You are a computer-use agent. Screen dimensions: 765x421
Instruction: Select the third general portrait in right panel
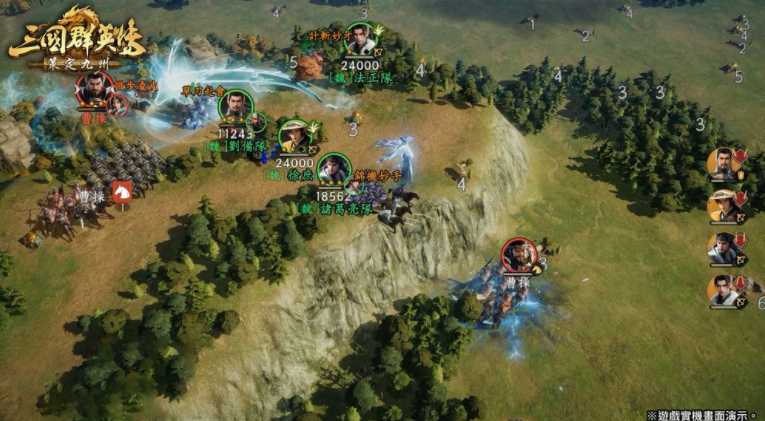723,248
